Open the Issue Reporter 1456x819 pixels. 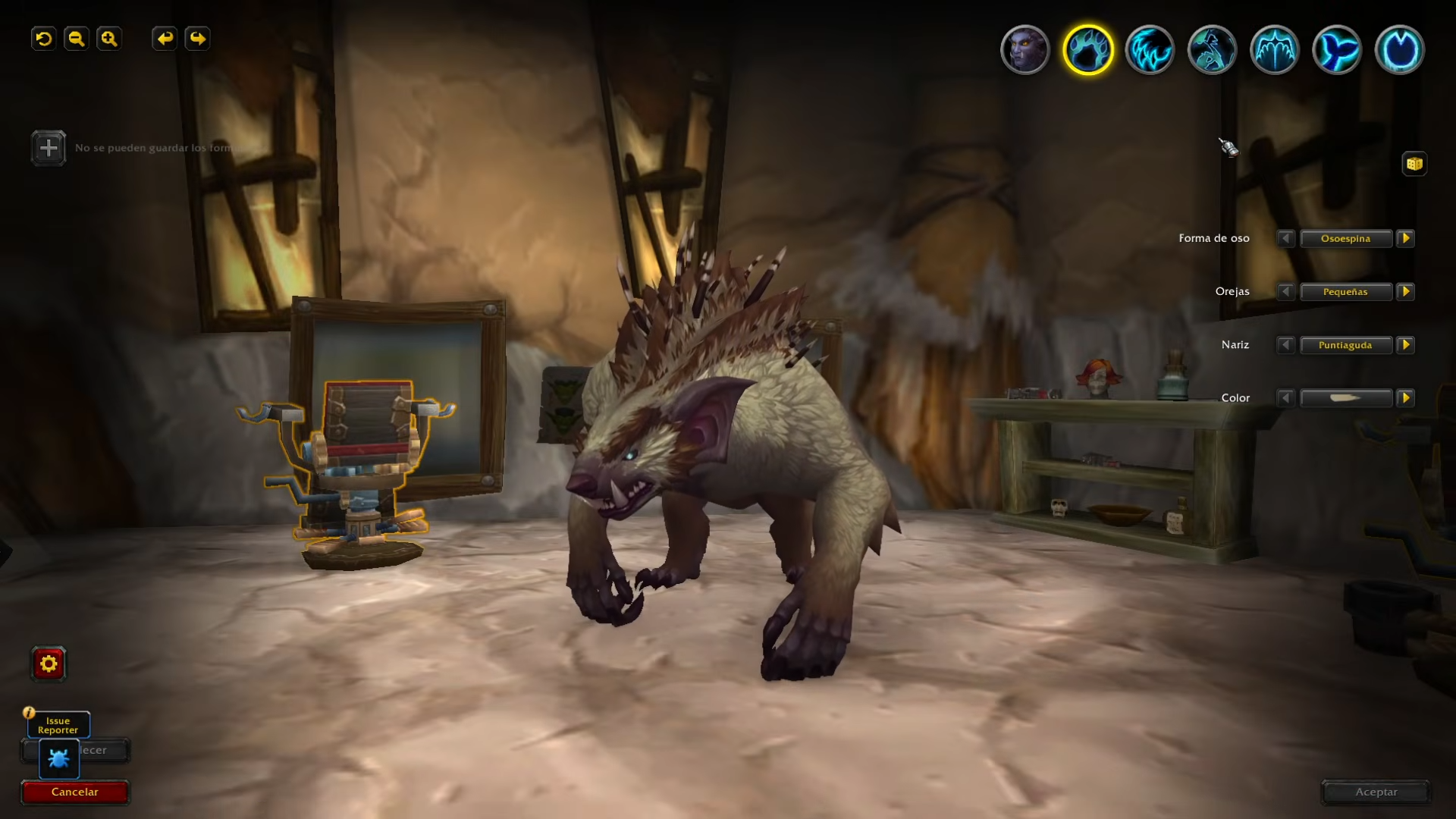click(58, 726)
